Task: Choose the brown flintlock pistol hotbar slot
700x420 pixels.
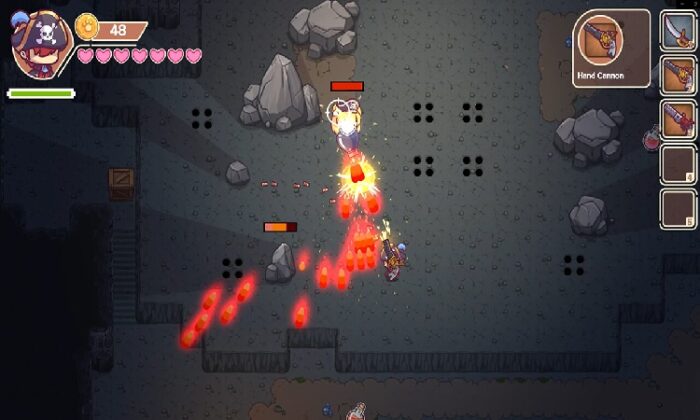Action: (x=677, y=73)
